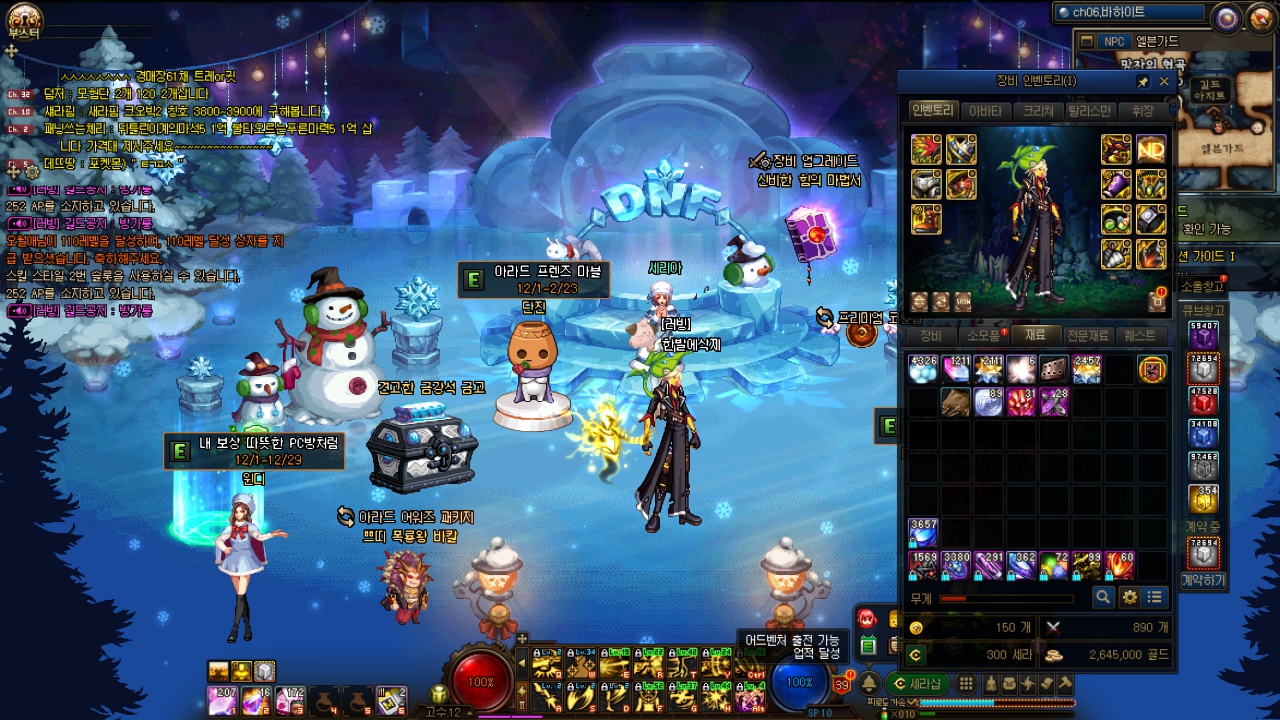Viewport: 1280px width, 720px height.
Task: Open the channel selector ch06 바하이트
Action: point(1129,13)
